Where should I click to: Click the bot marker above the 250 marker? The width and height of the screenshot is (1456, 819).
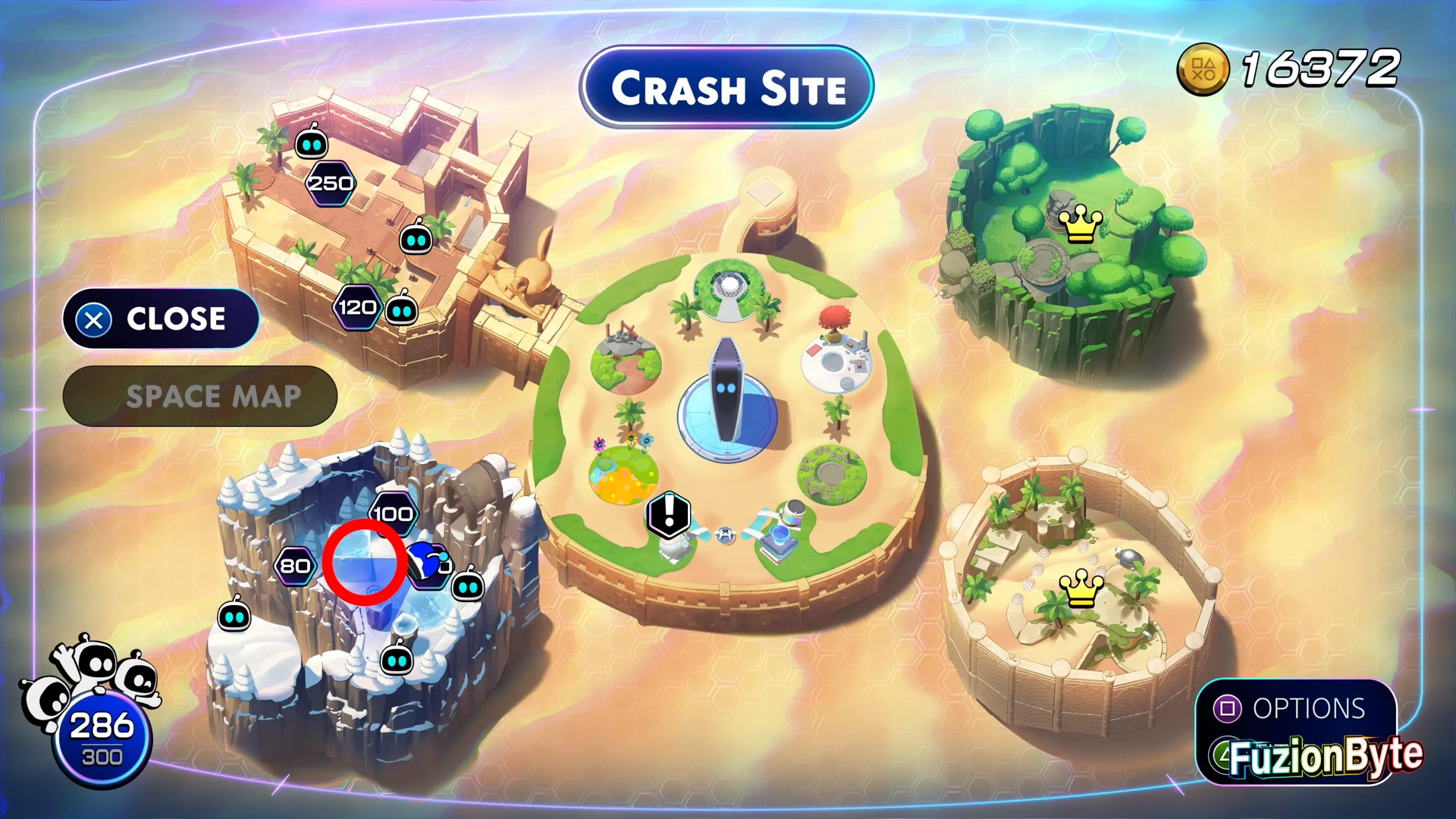[311, 143]
